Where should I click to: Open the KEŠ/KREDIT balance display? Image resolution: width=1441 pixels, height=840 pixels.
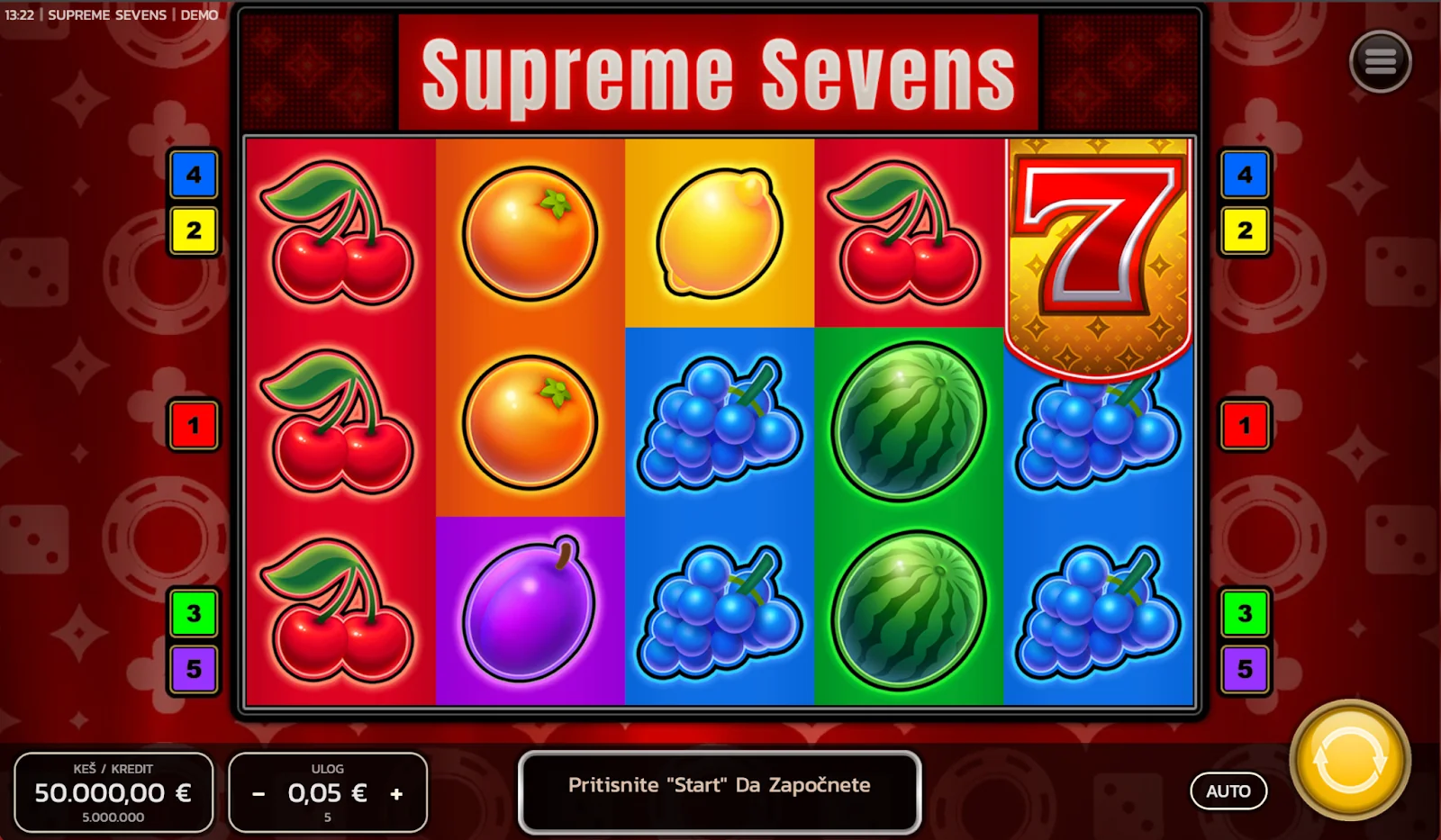pyautogui.click(x=113, y=792)
